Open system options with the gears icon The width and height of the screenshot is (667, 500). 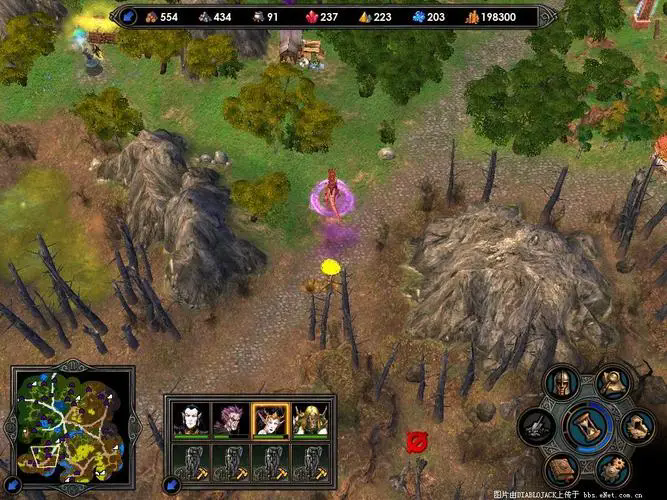(611, 469)
